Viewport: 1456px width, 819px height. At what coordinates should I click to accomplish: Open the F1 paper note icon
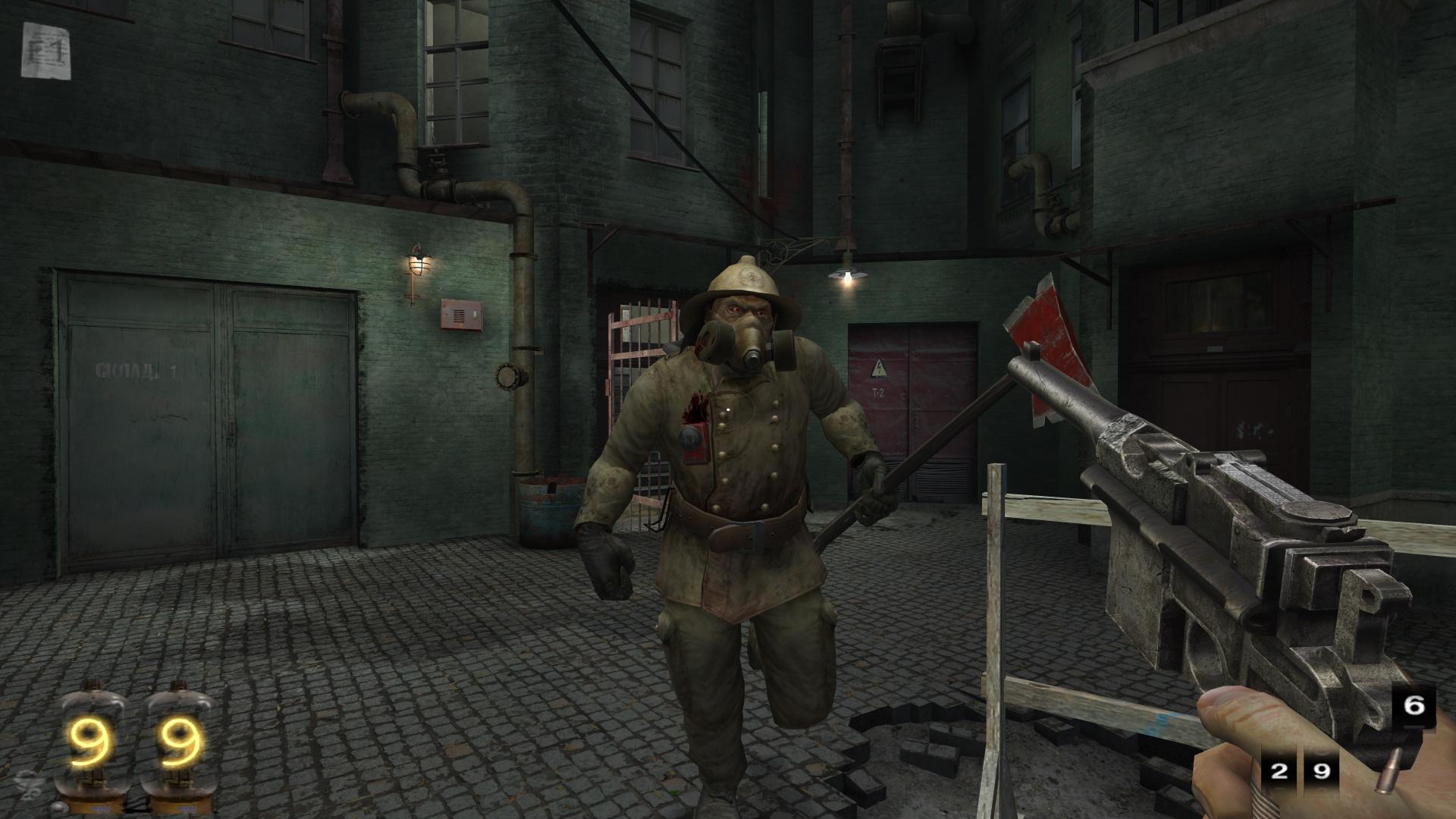click(47, 51)
